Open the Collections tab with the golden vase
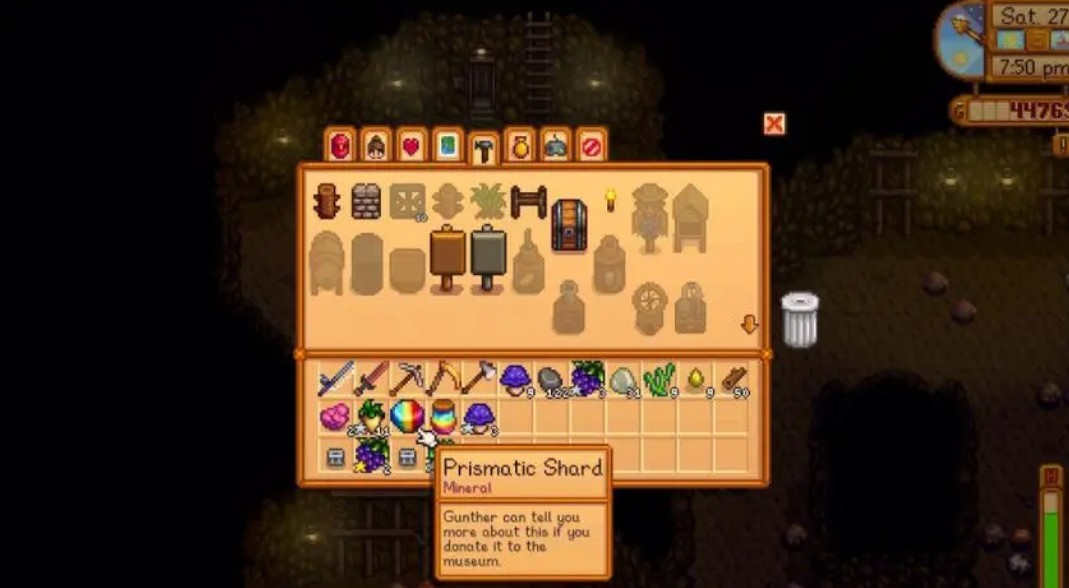 point(520,146)
